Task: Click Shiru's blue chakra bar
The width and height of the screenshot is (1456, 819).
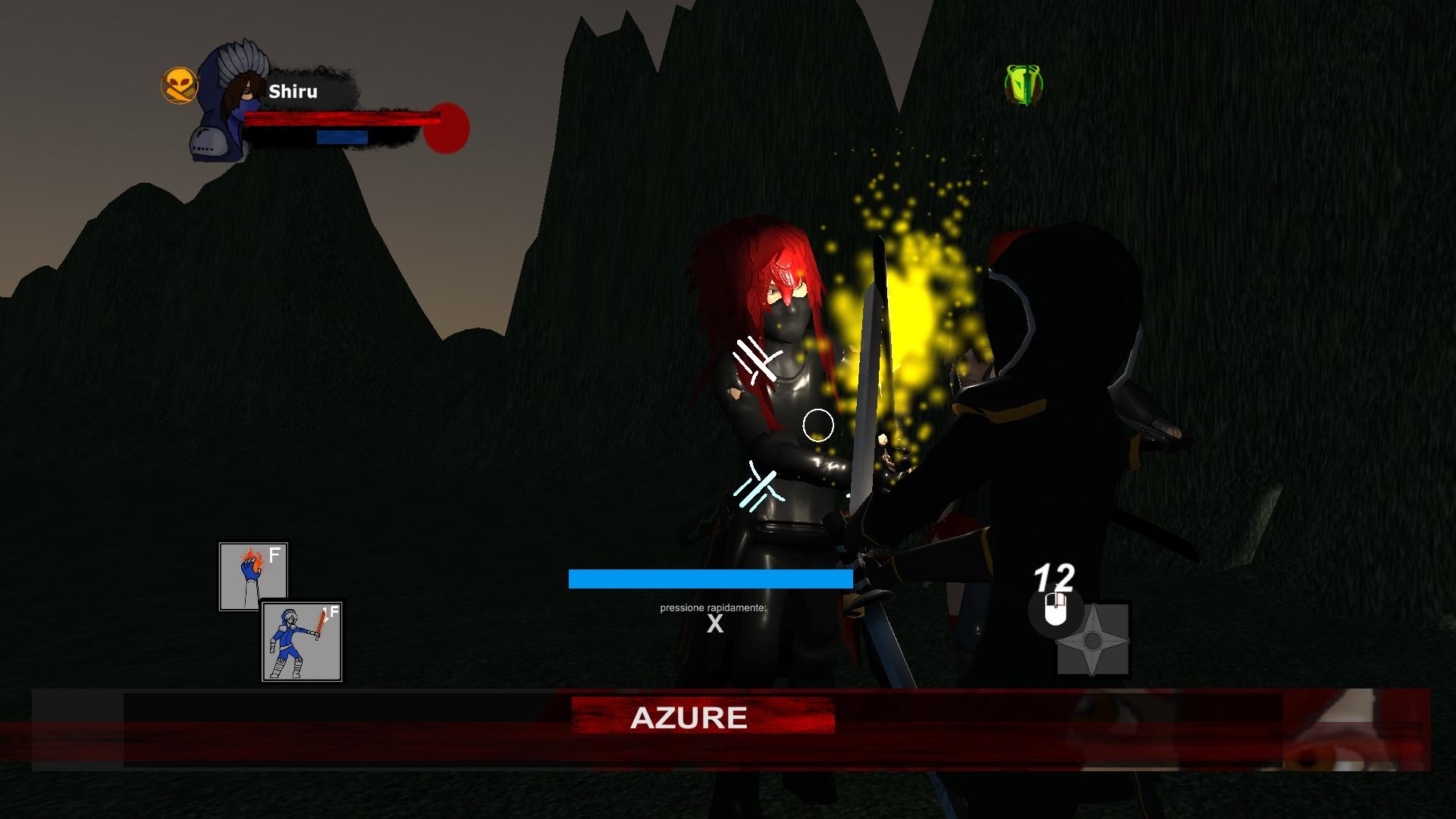Action: (341, 139)
